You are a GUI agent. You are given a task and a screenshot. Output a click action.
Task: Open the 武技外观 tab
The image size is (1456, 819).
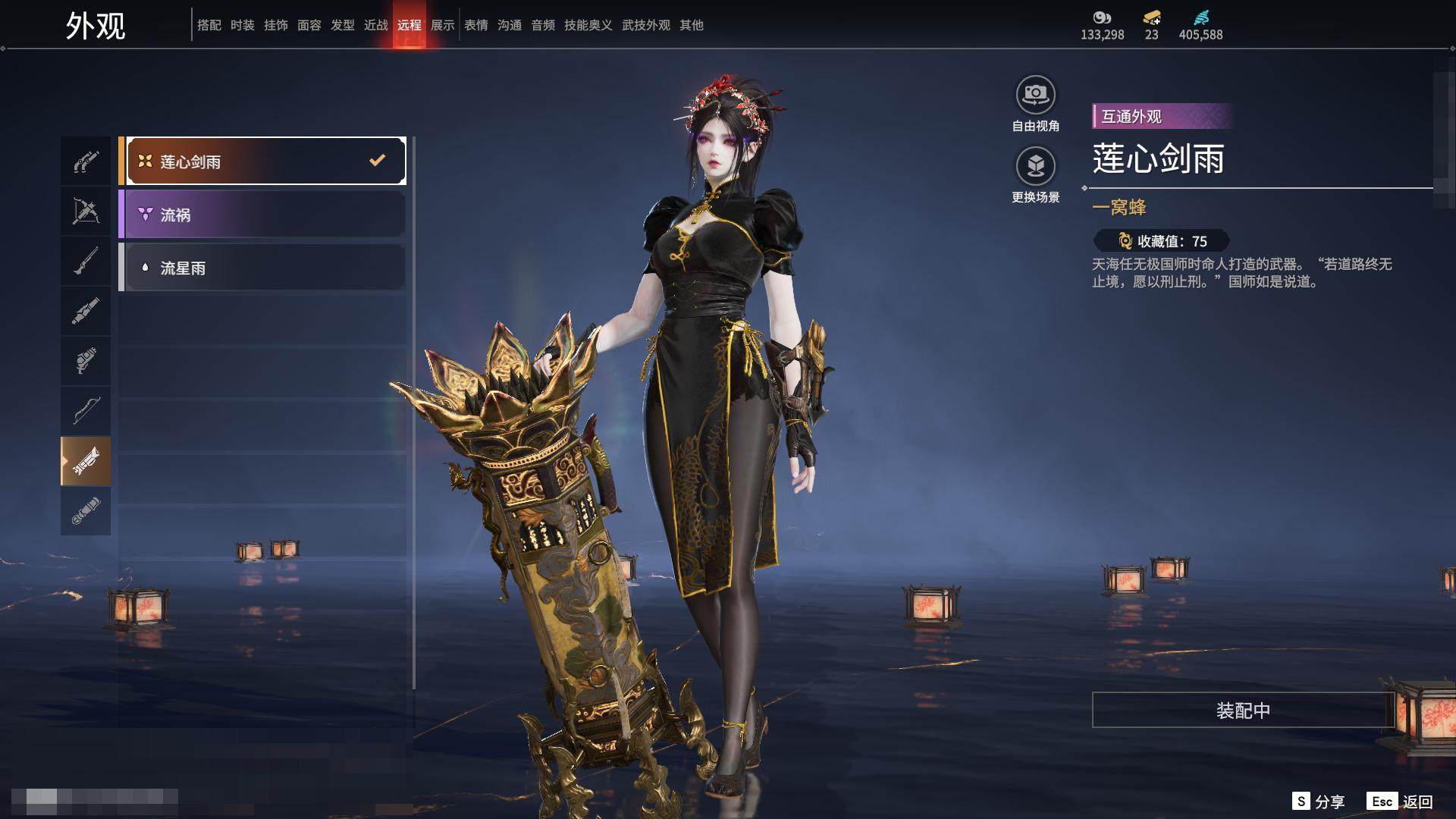click(645, 25)
